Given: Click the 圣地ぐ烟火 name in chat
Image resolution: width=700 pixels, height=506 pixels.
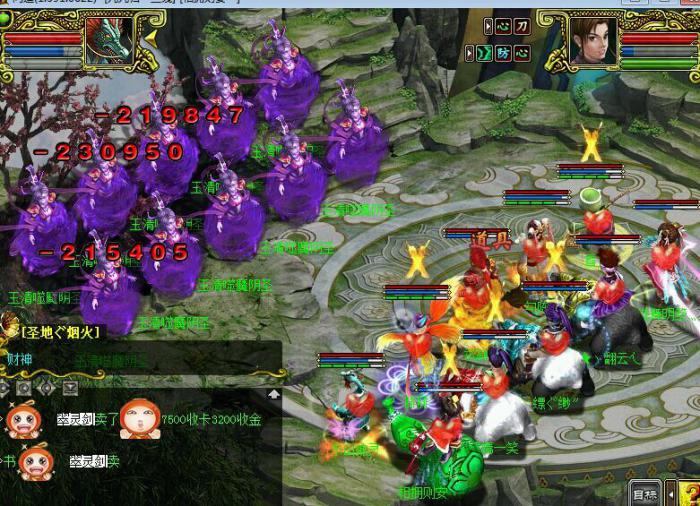Looking at the screenshot, I should [x=60, y=331].
